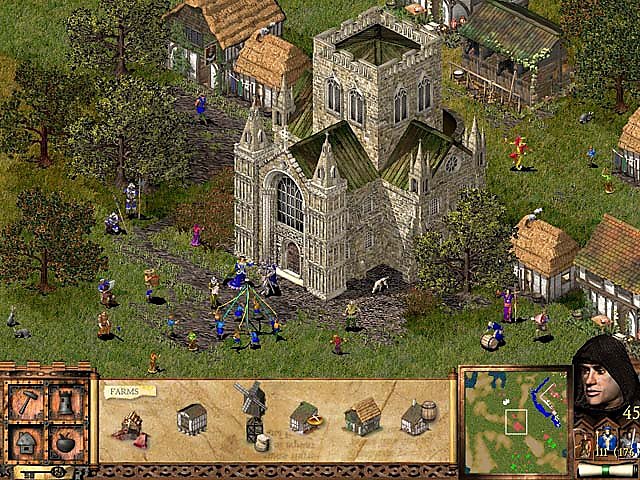Select the hammer category button
This screenshot has width=640, height=480.
click(x=27, y=404)
